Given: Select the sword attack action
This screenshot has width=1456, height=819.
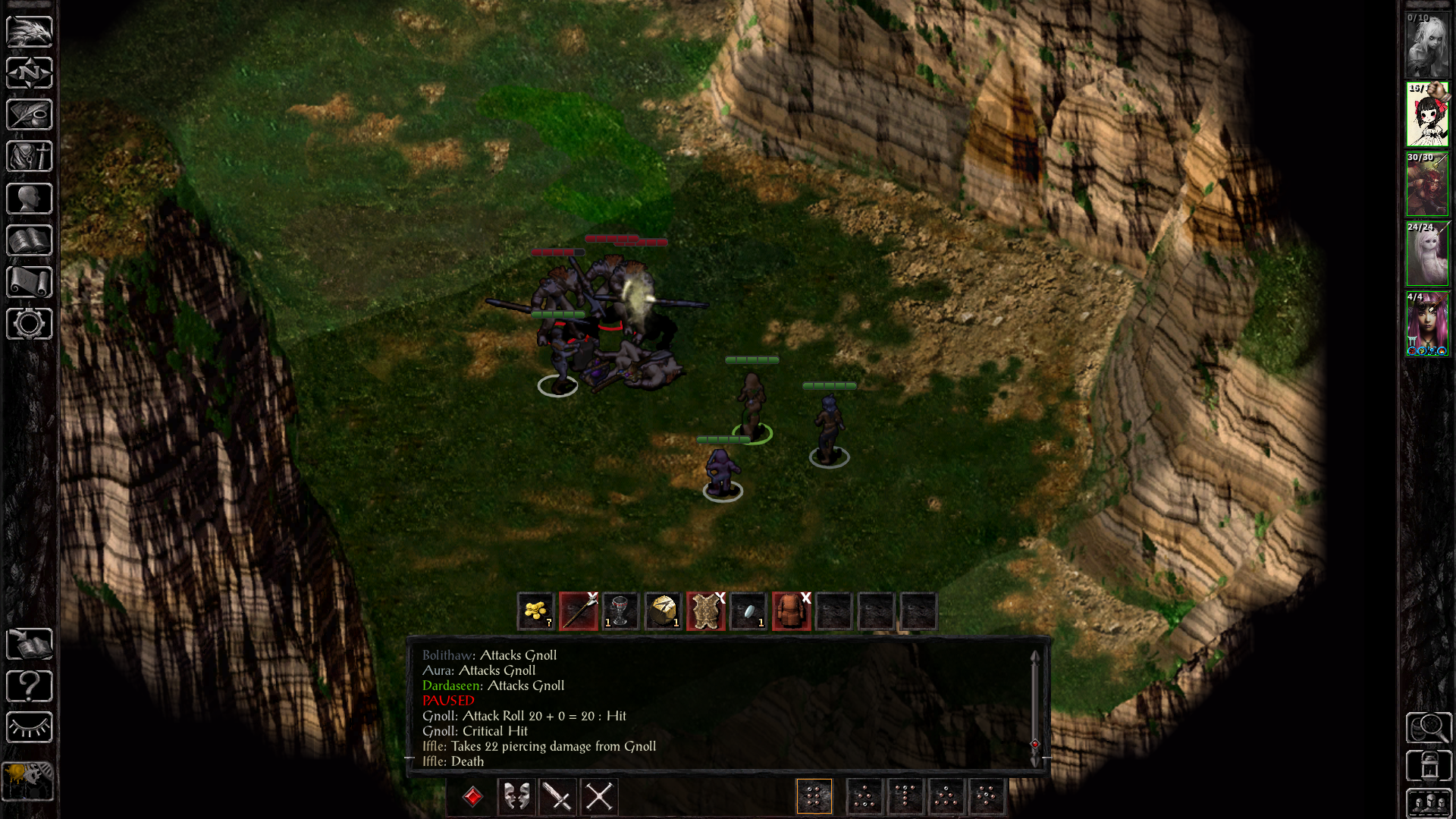Looking at the screenshot, I should tap(558, 797).
